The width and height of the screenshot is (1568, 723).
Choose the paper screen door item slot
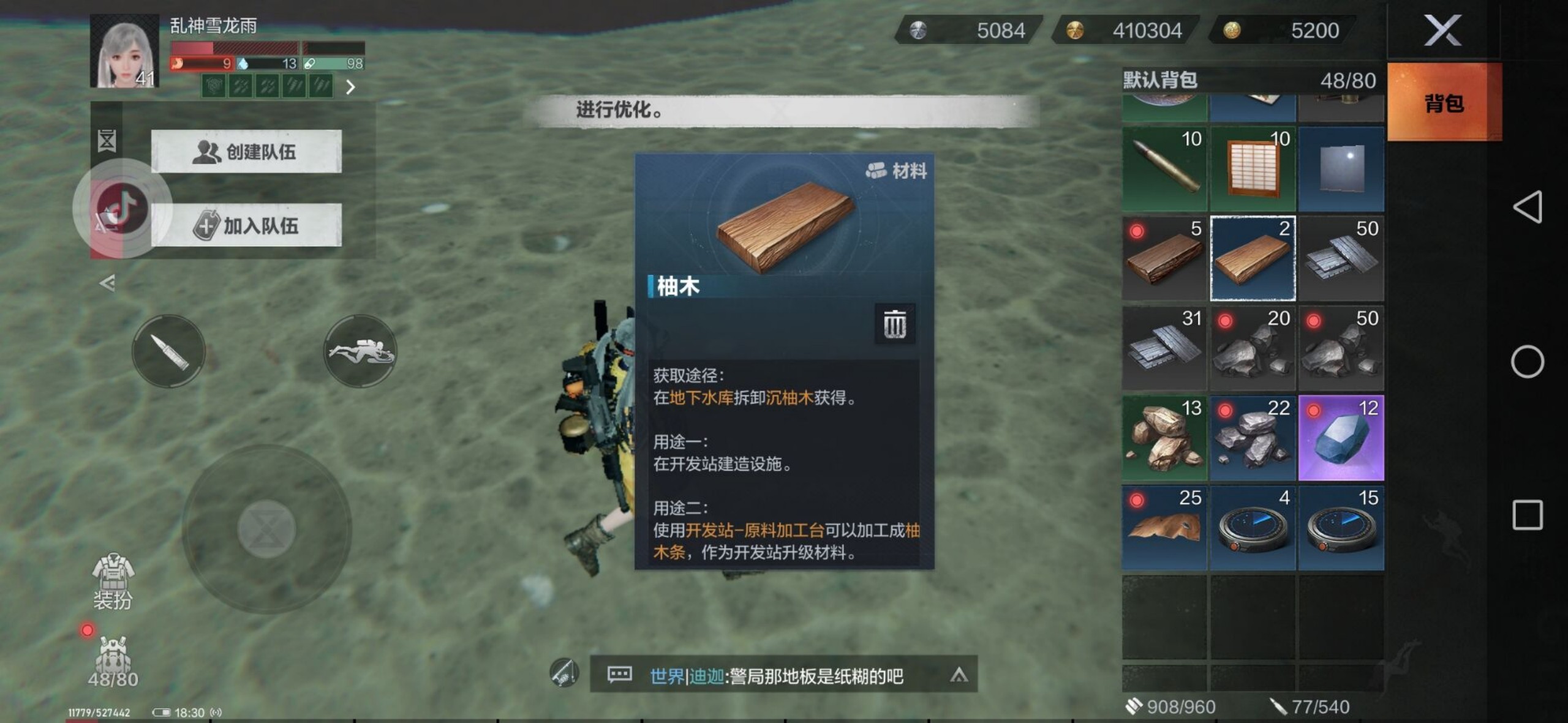click(1253, 168)
